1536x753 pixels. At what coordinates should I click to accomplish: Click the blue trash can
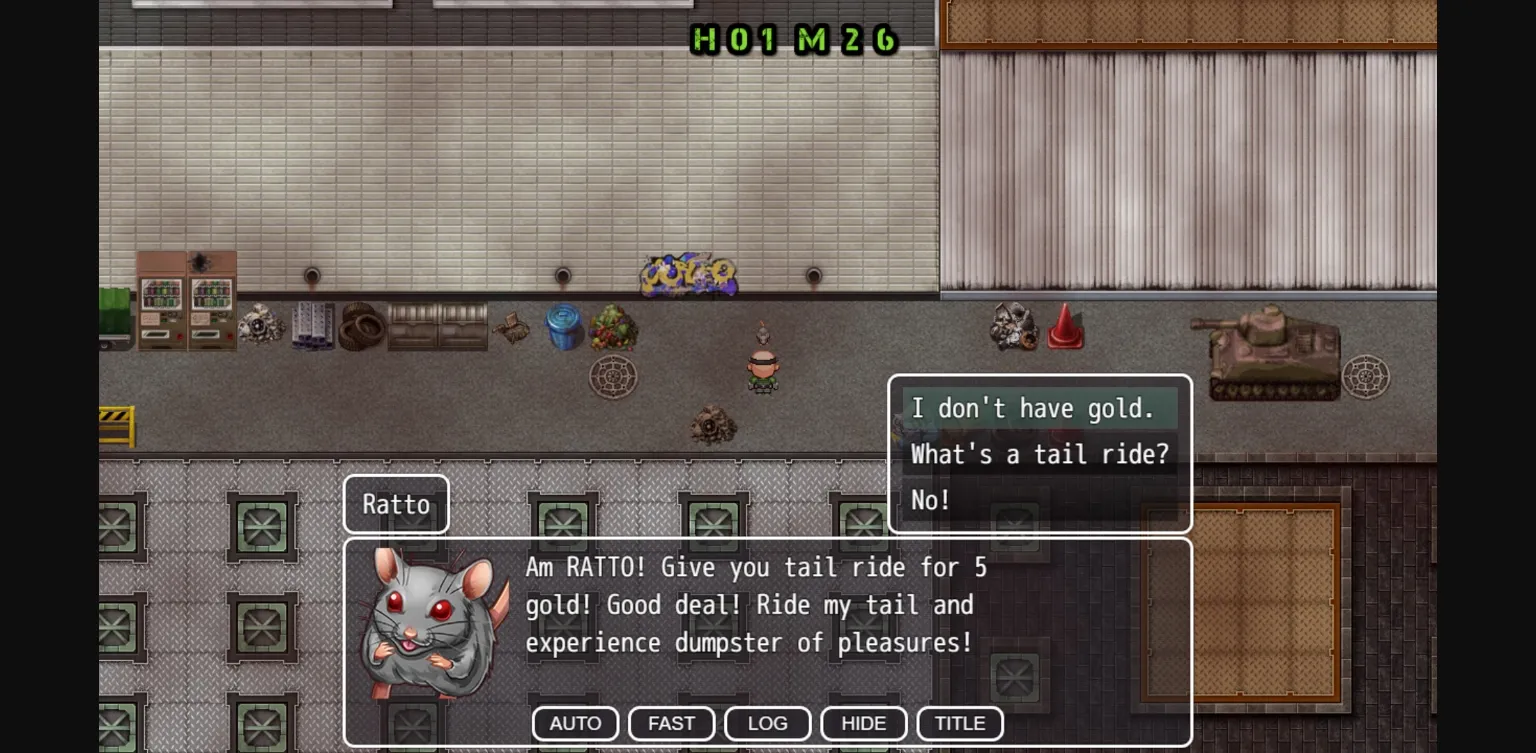pyautogui.click(x=561, y=328)
